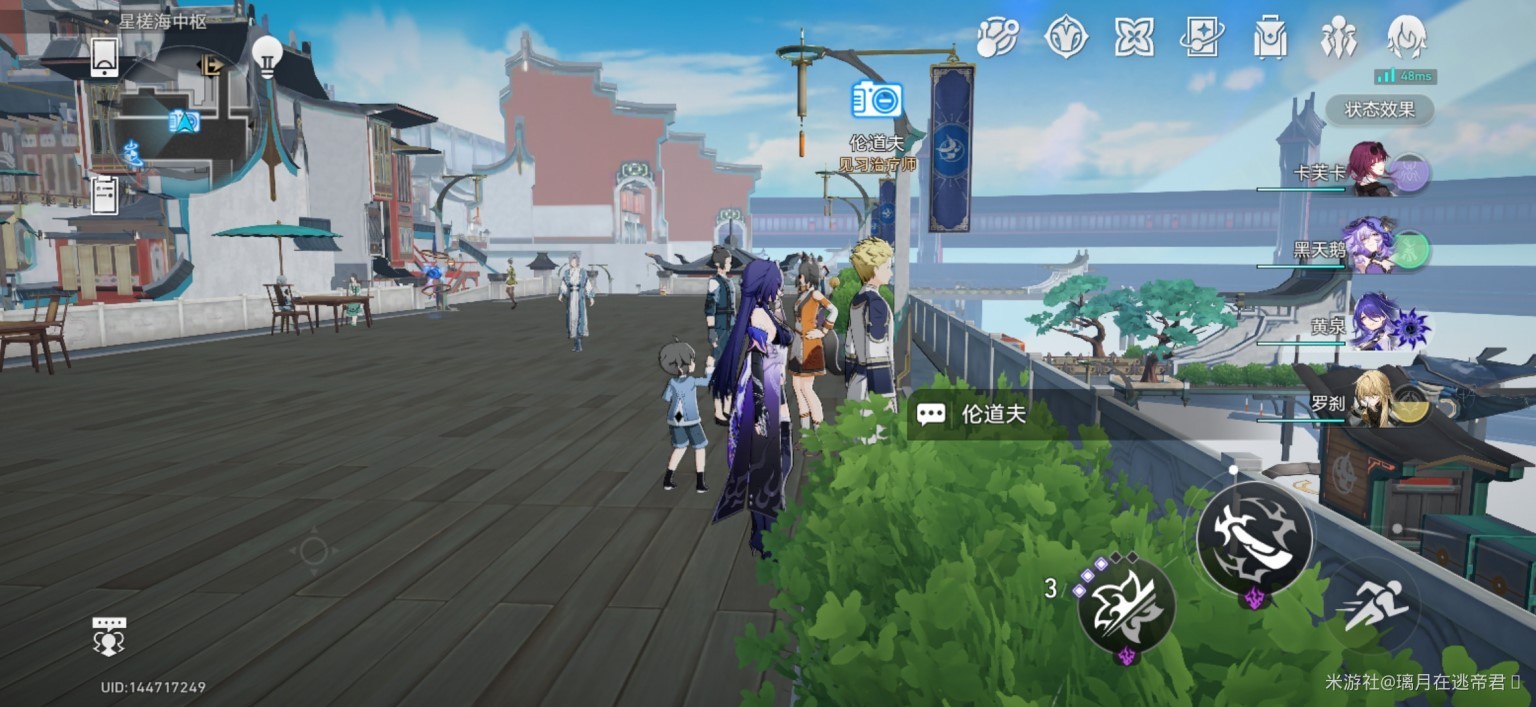
Task: Open the four-petal flower icon
Action: point(1134,37)
